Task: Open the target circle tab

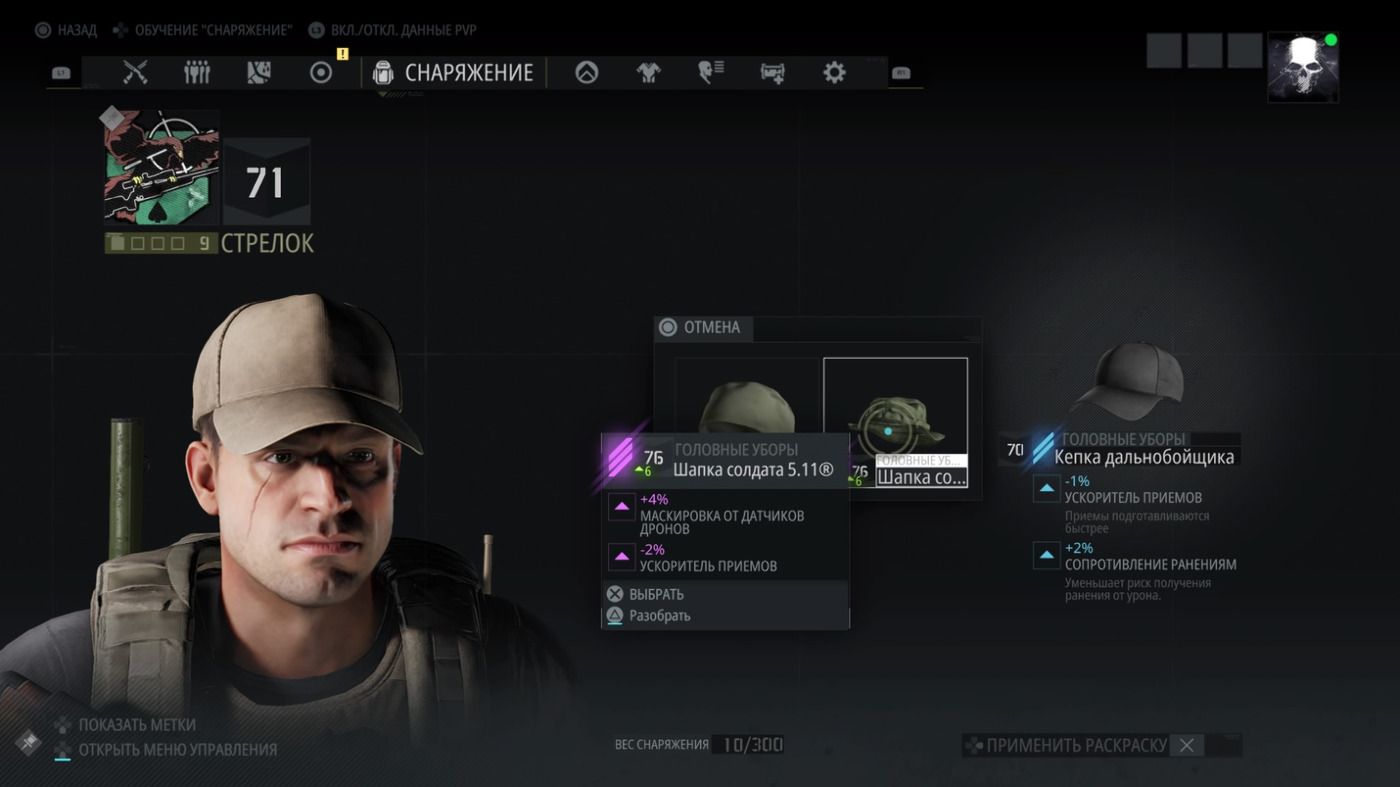Action: [x=321, y=72]
